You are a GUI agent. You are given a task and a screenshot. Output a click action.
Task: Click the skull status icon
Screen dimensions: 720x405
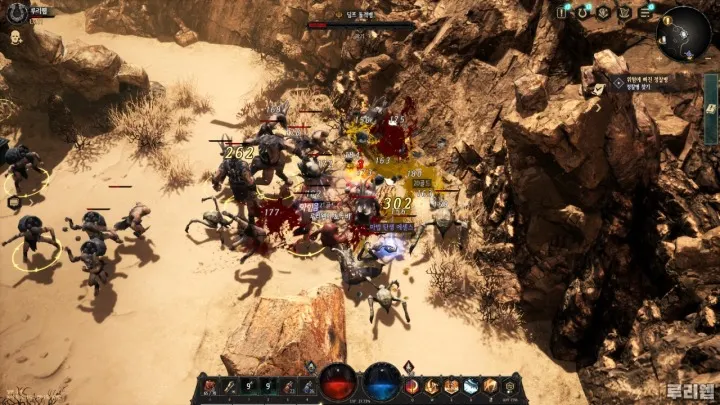[x=16, y=37]
